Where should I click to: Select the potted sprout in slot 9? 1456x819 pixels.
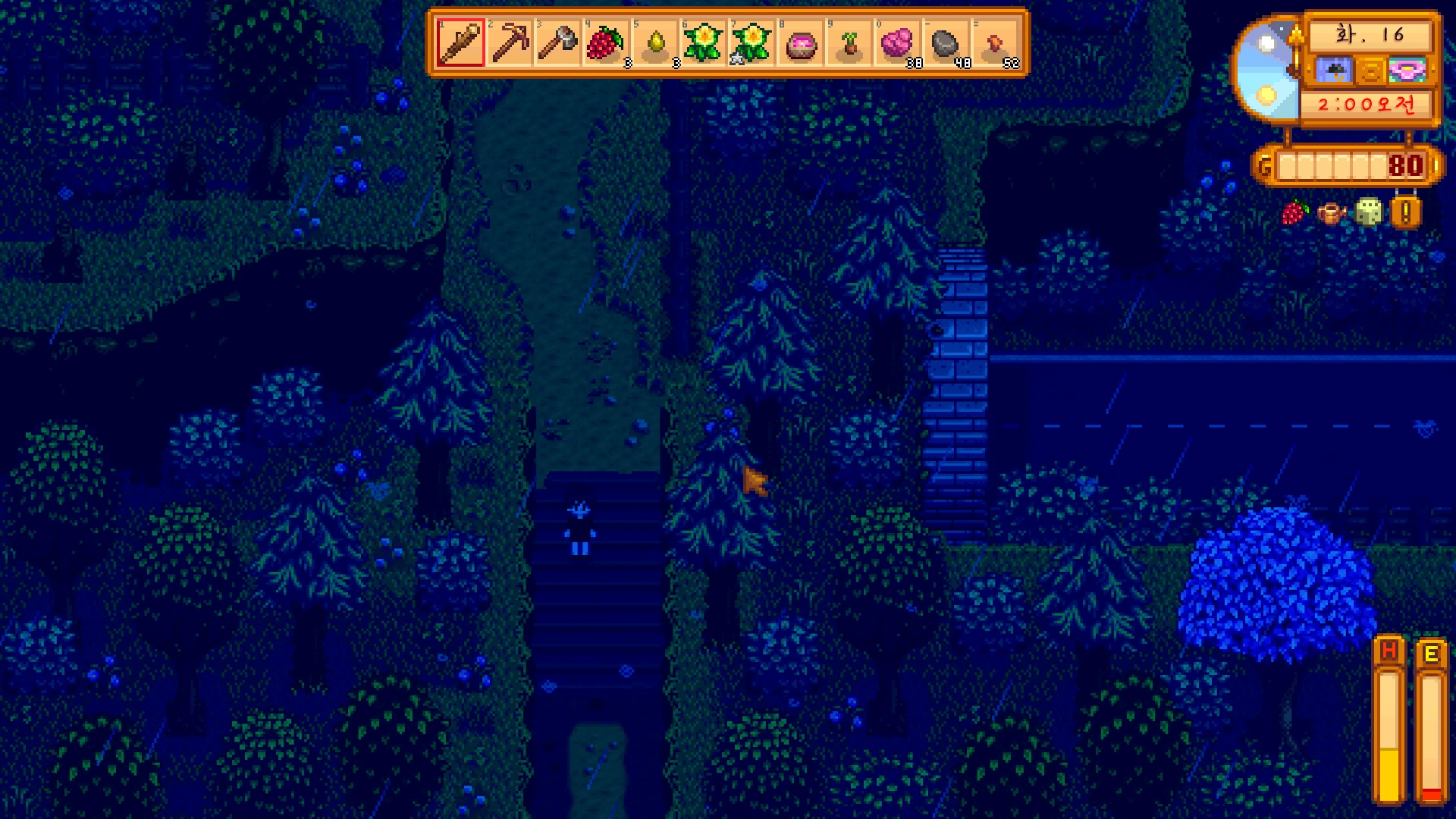point(849,43)
